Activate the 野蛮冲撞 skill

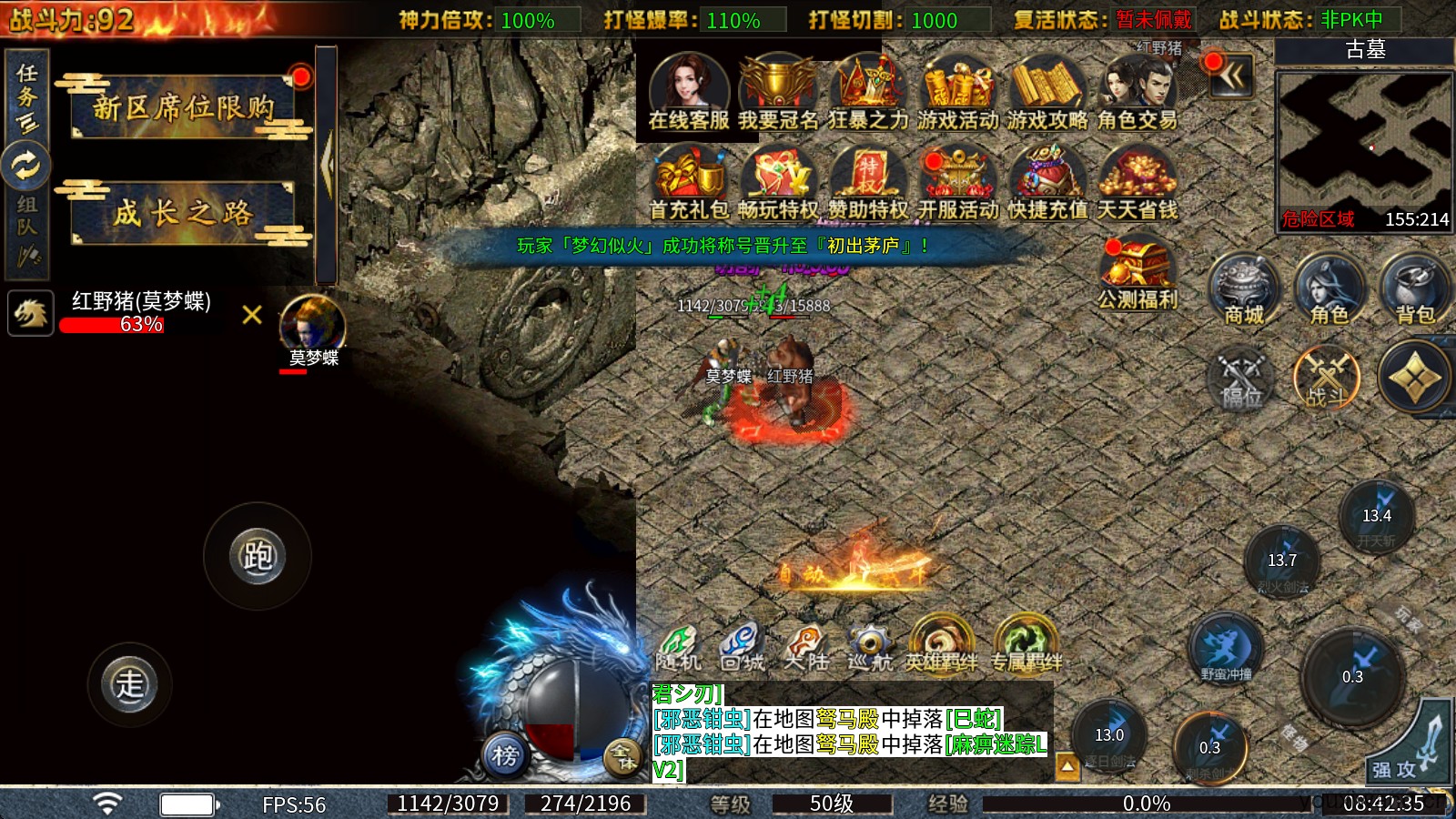(x=1226, y=650)
